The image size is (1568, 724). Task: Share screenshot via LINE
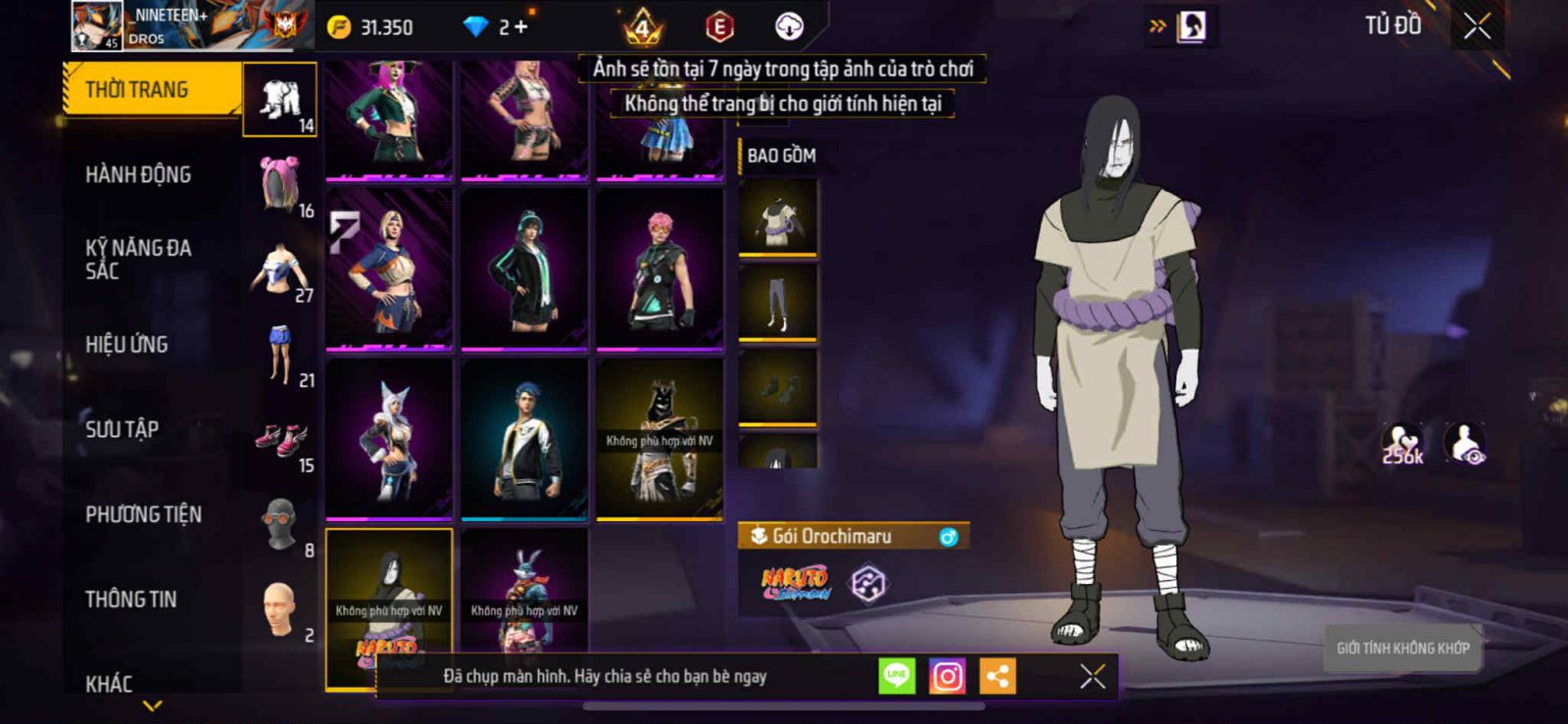click(x=896, y=676)
